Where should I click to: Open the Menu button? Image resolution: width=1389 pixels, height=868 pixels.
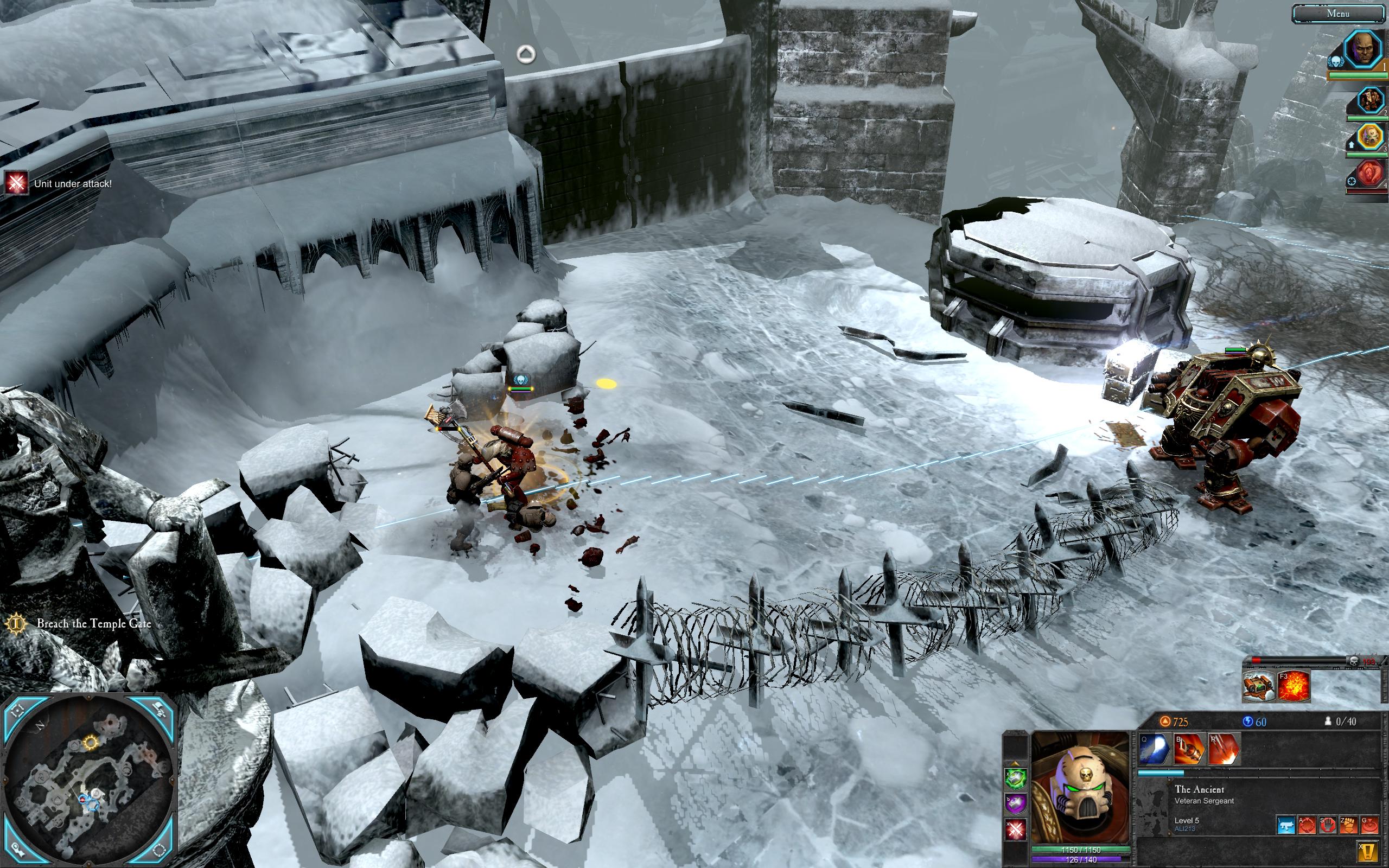1338,14
